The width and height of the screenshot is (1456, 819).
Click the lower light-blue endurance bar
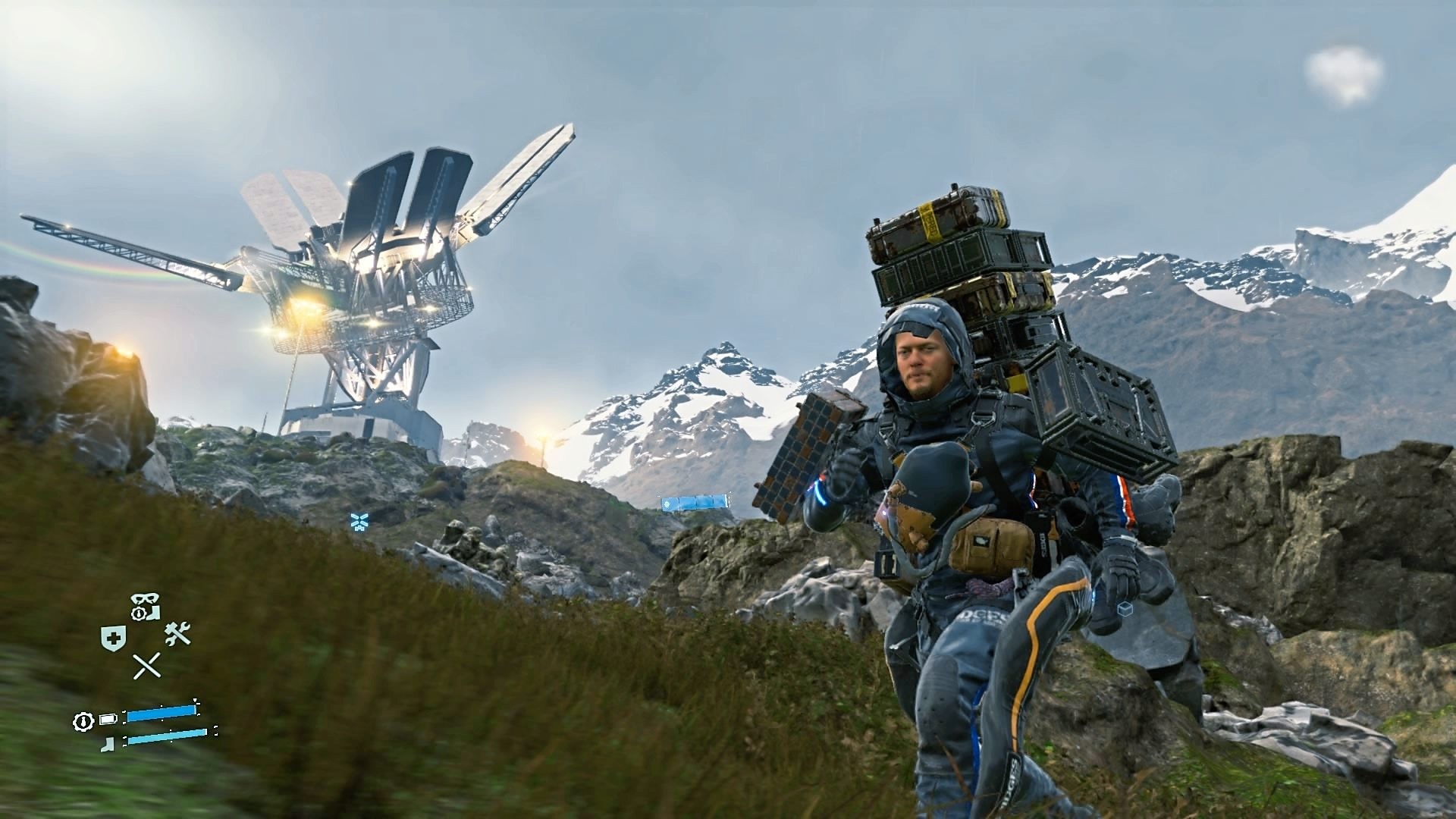point(166,737)
